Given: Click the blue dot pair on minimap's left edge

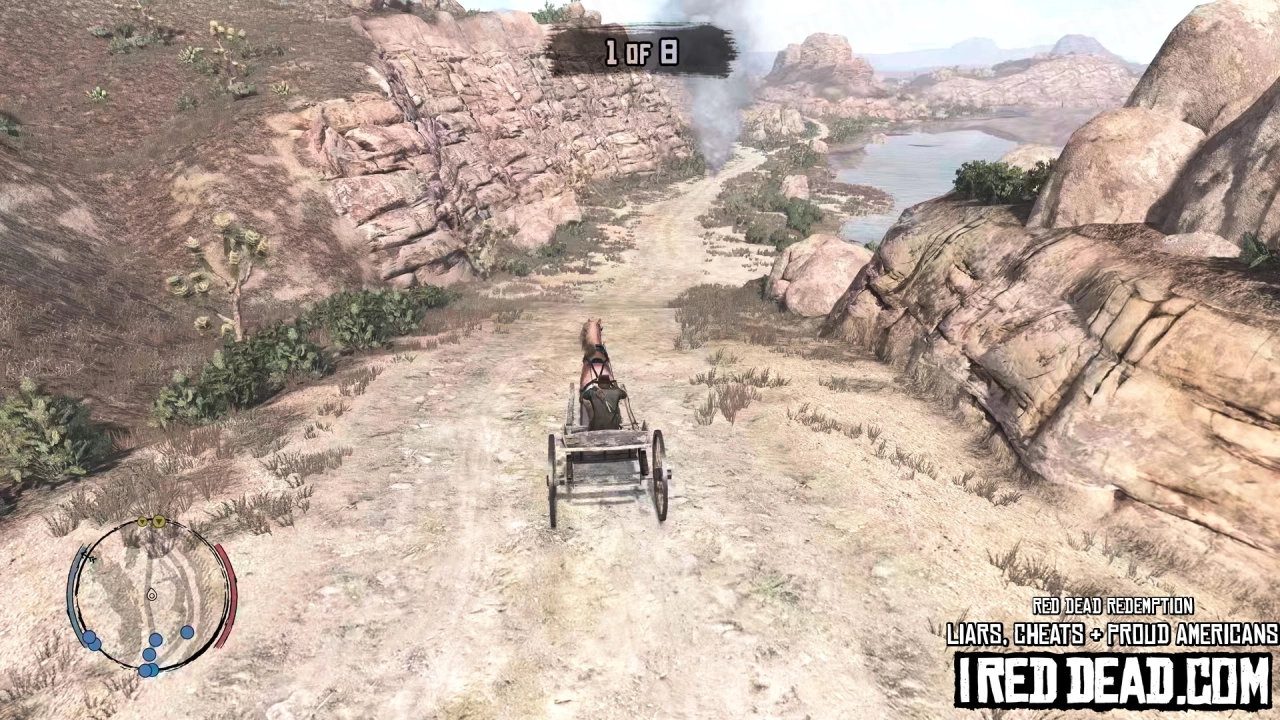Looking at the screenshot, I should tap(90, 638).
